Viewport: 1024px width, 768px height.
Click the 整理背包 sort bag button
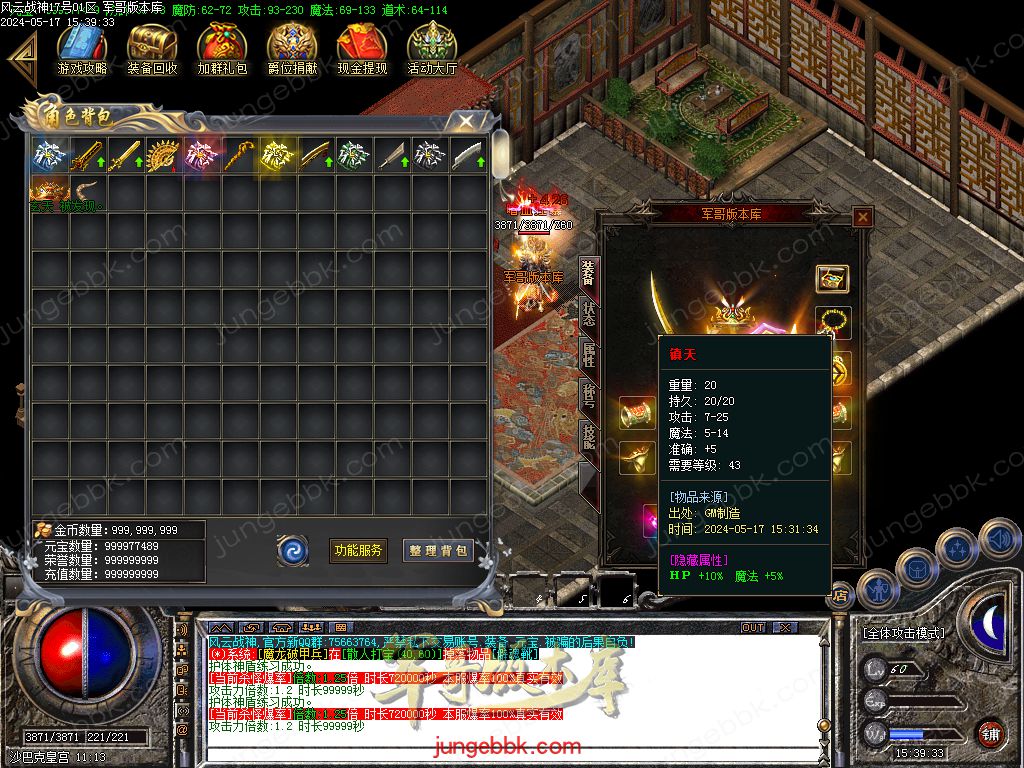[438, 551]
